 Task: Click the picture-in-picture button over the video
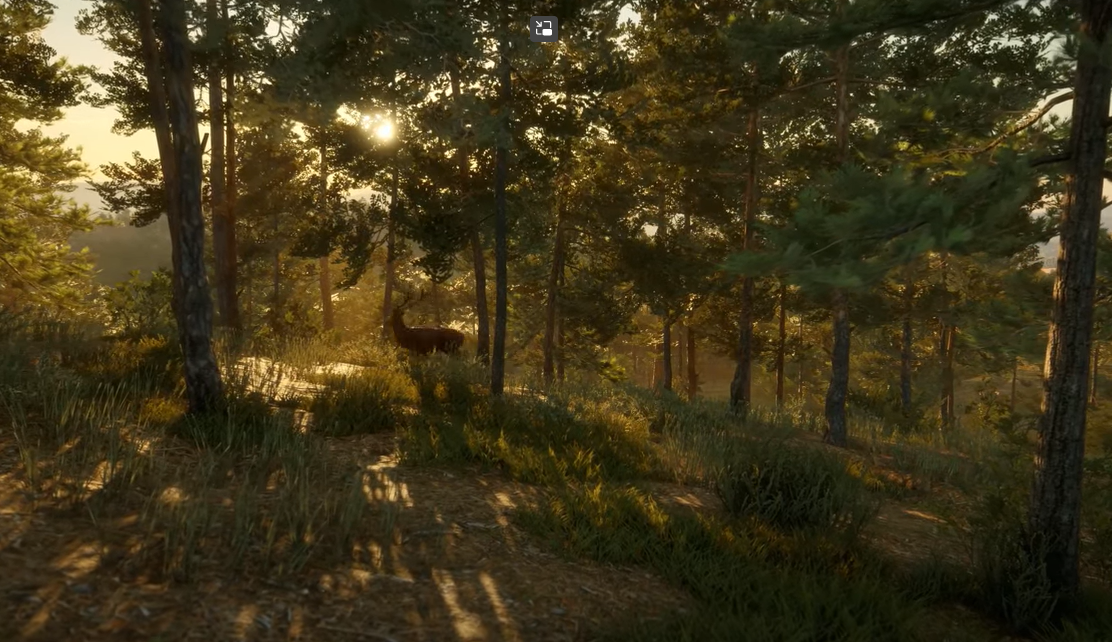(x=543, y=28)
